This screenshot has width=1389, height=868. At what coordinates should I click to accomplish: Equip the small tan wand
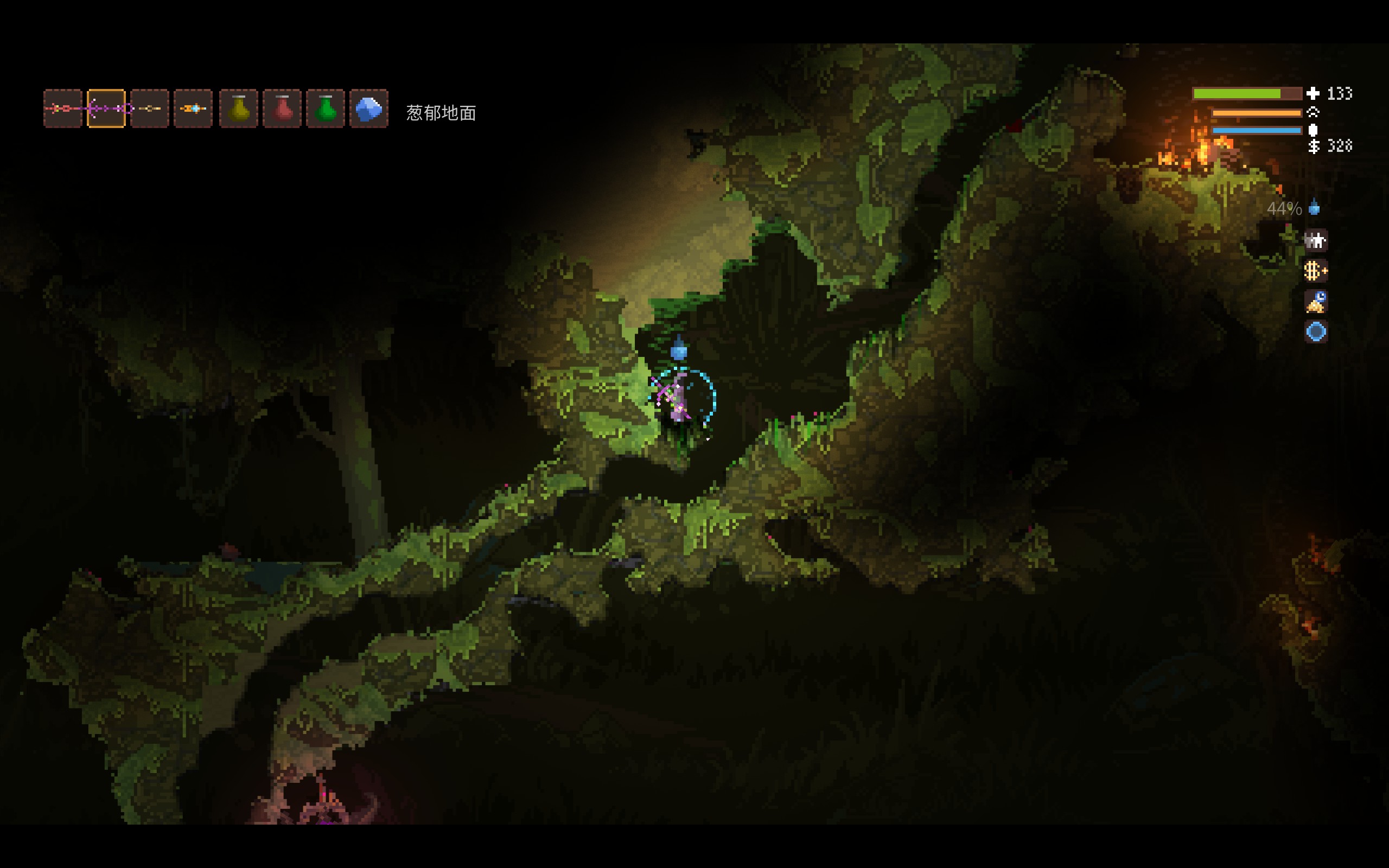[150, 108]
